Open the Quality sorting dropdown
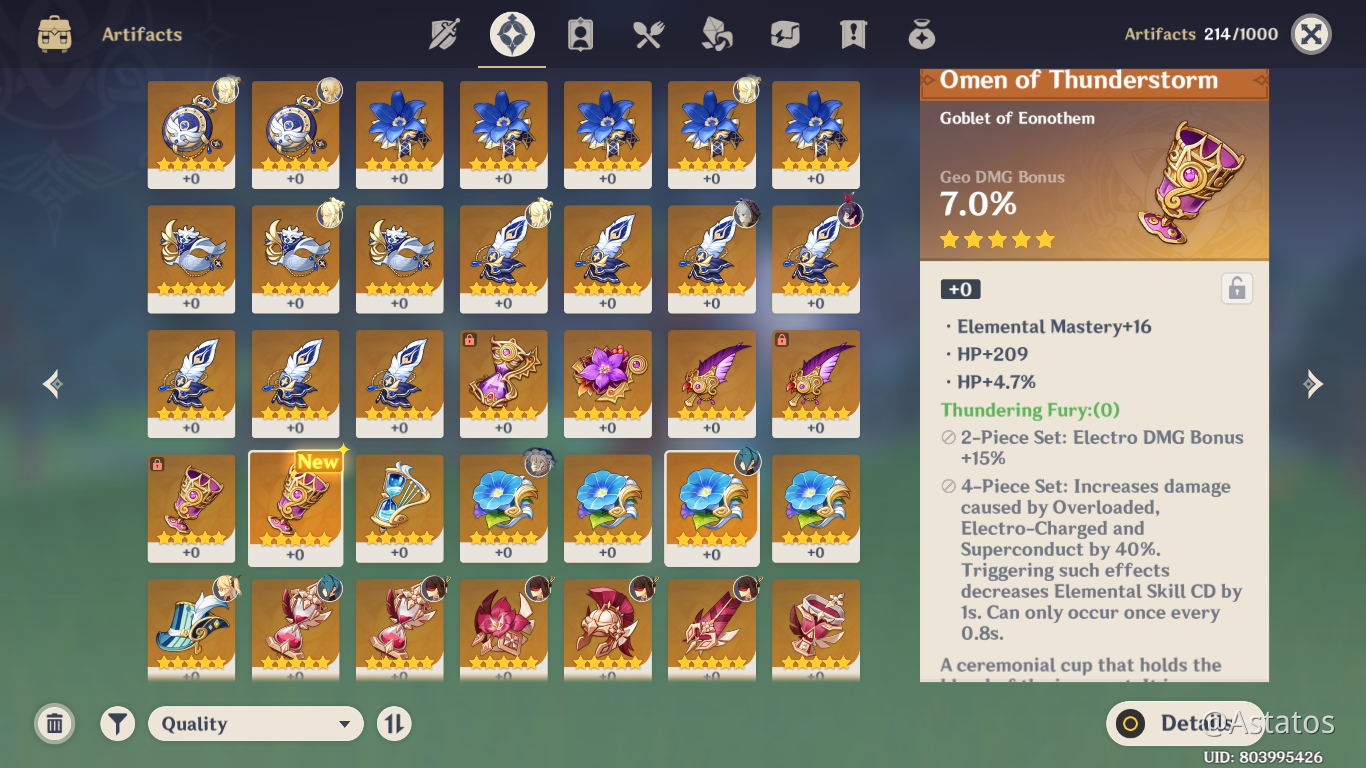1366x768 pixels. click(x=255, y=723)
